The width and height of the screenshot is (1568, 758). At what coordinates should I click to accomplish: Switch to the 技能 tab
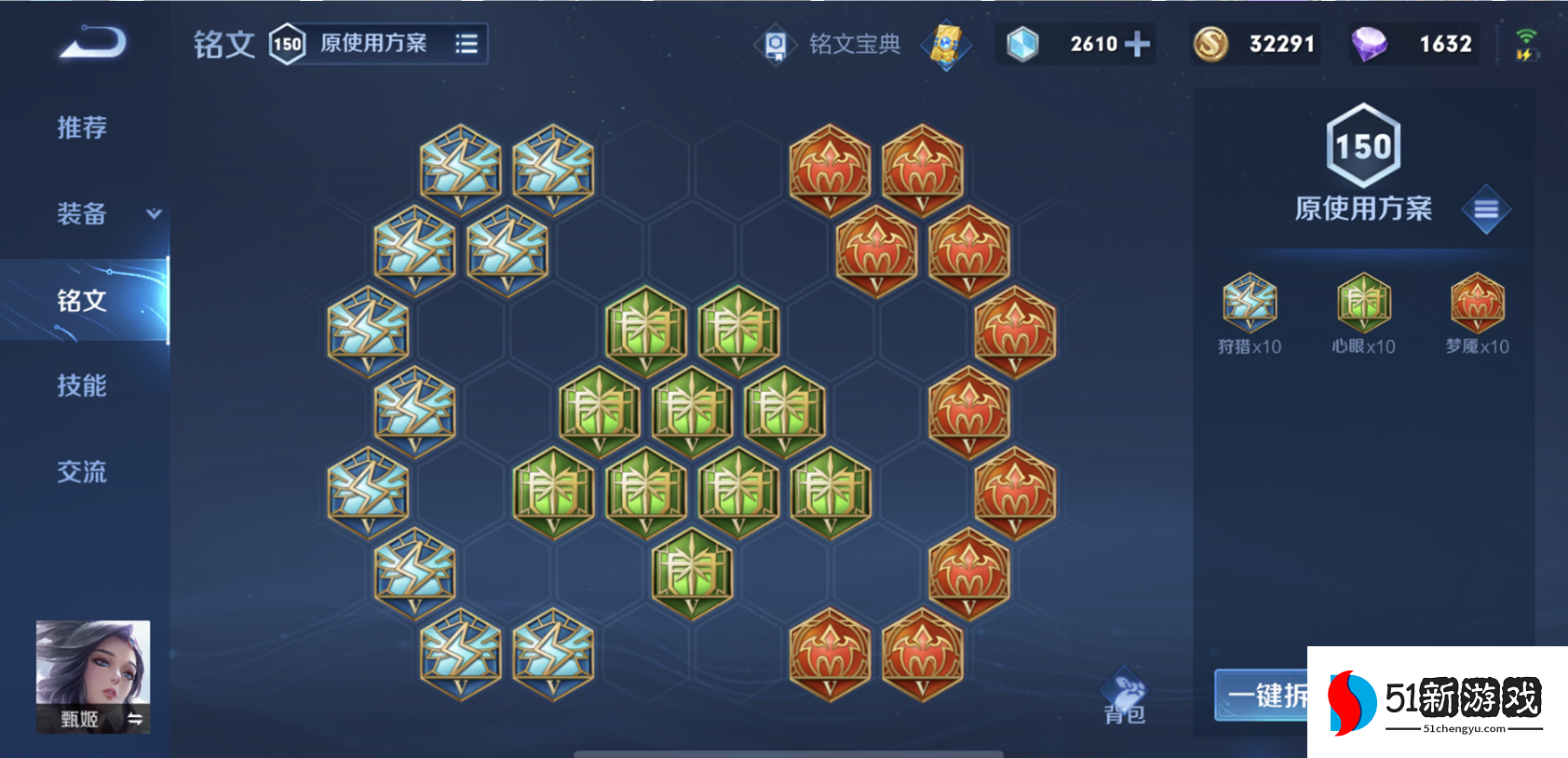tap(82, 386)
